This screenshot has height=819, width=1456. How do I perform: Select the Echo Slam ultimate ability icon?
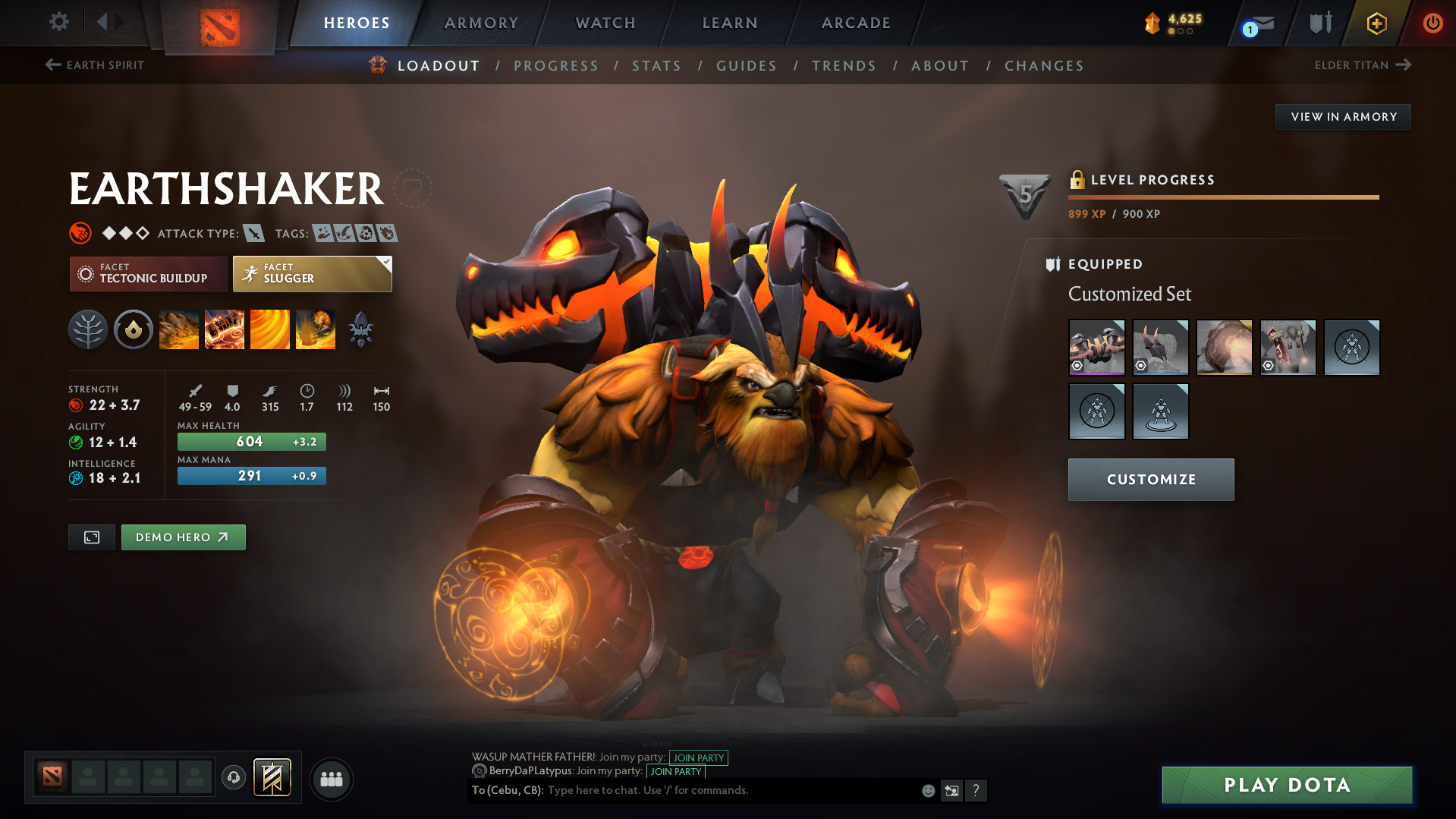coord(315,329)
